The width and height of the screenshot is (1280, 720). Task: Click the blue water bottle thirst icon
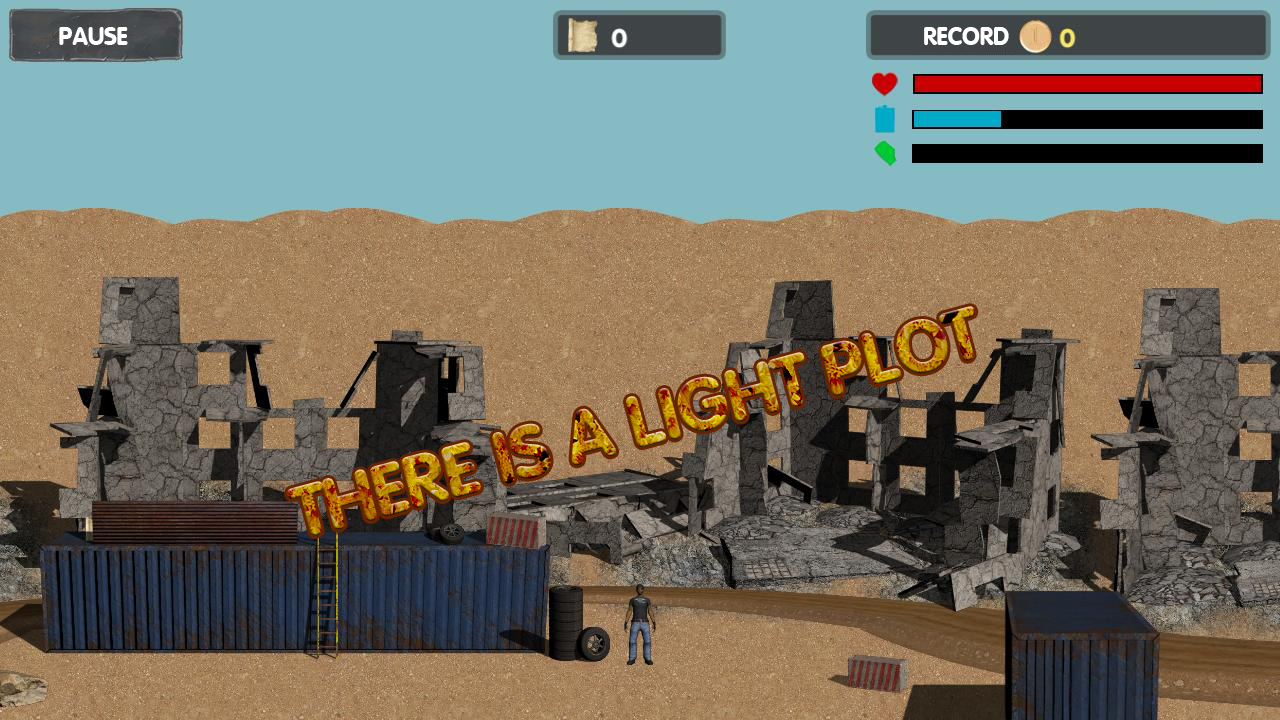click(x=885, y=118)
